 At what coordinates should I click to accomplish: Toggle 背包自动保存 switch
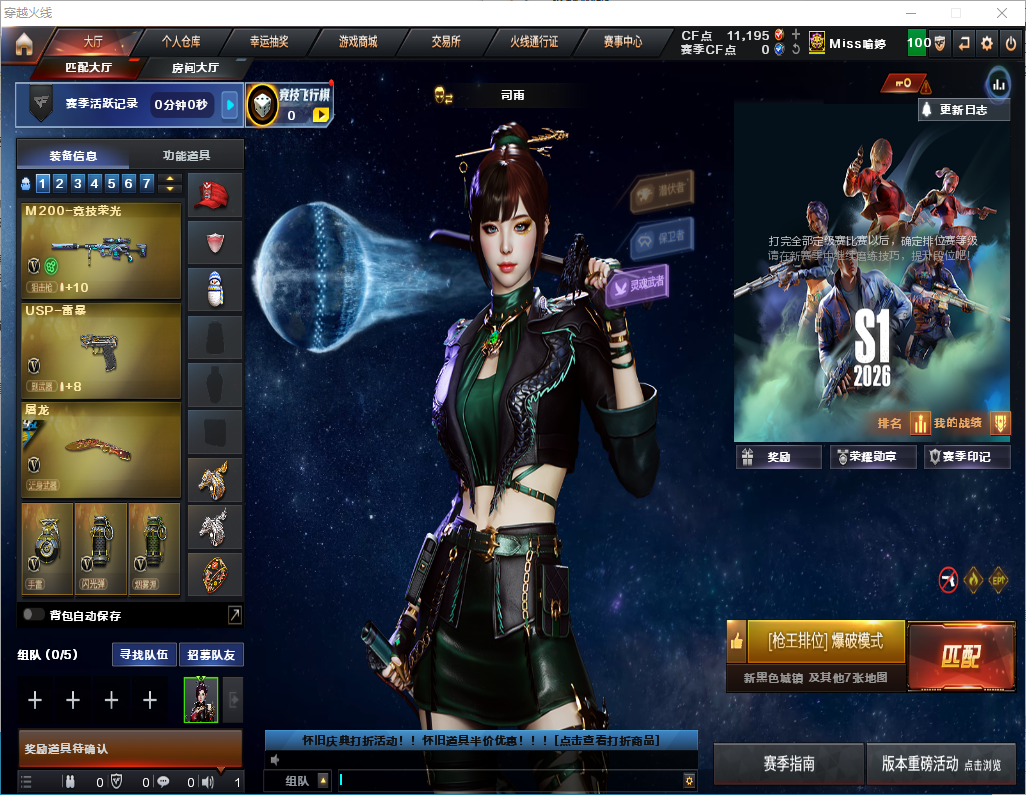[x=33, y=615]
